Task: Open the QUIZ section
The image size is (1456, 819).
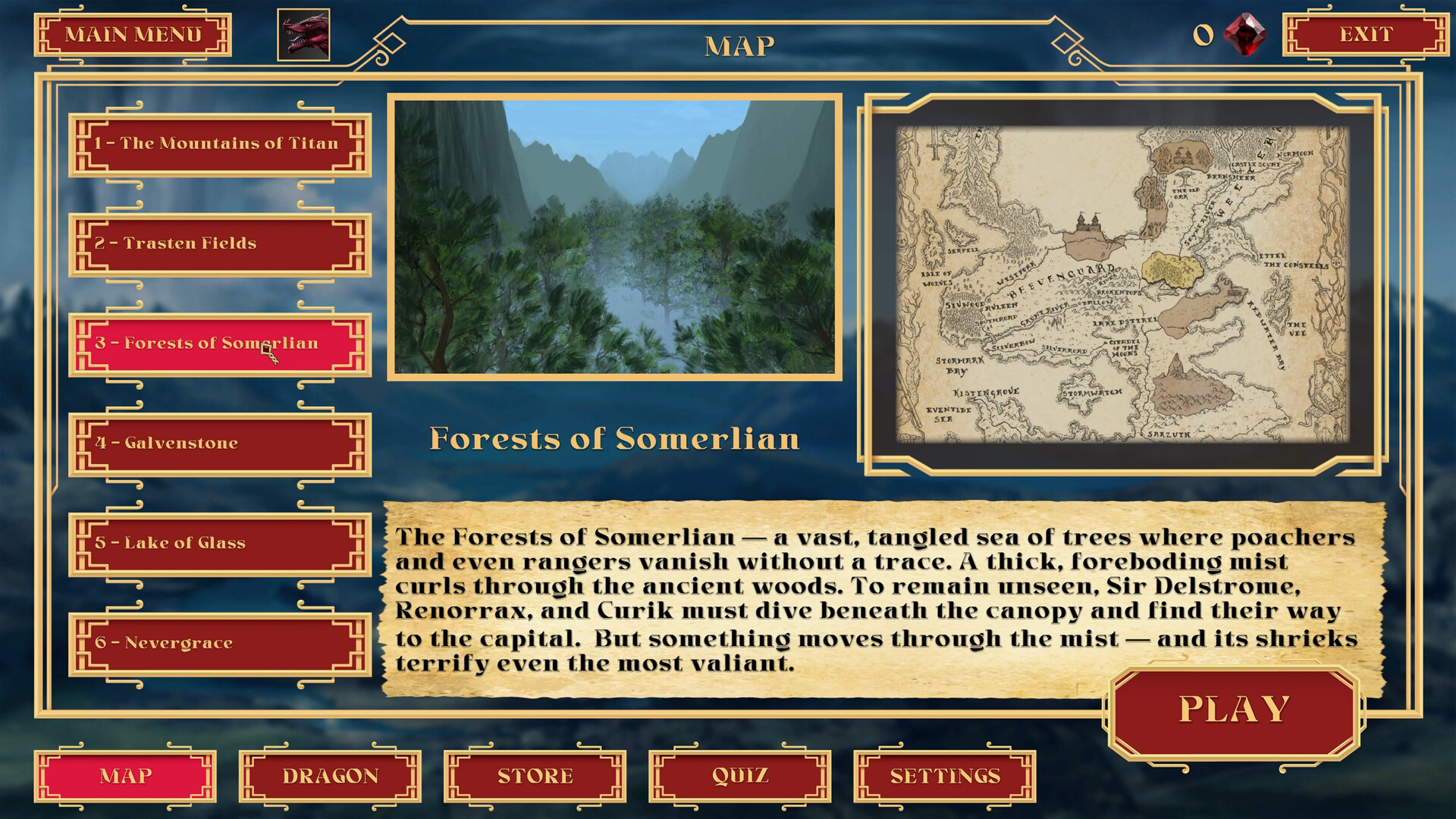Action: coord(739,777)
